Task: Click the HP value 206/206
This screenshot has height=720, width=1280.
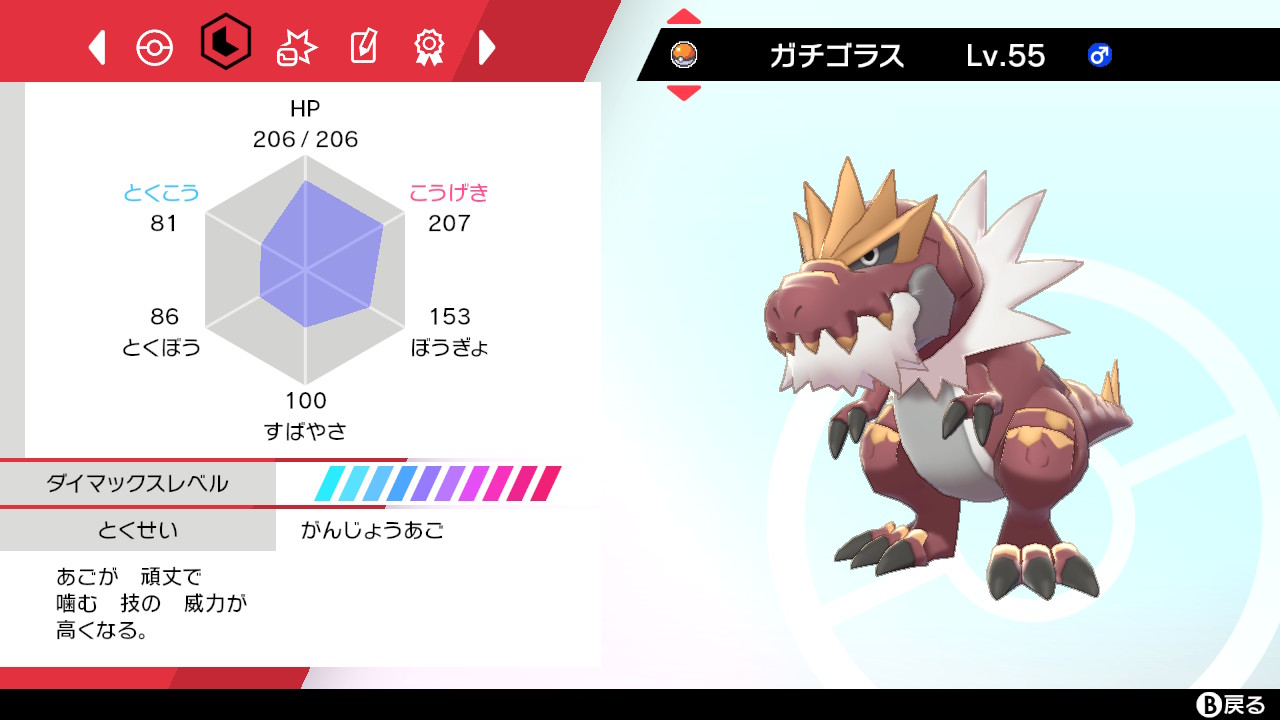Action: click(306, 140)
